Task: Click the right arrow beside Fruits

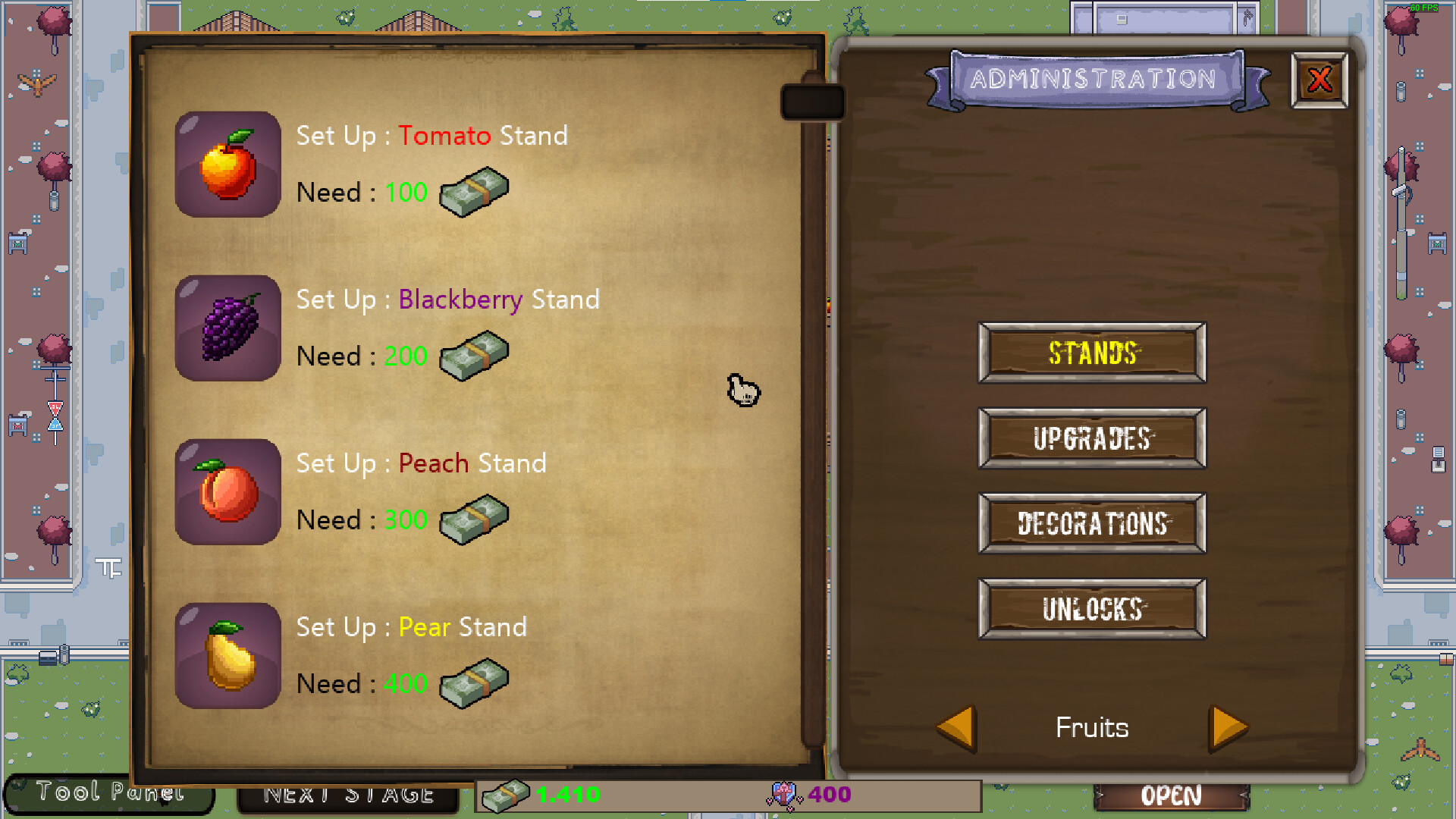Action: coord(1227,726)
